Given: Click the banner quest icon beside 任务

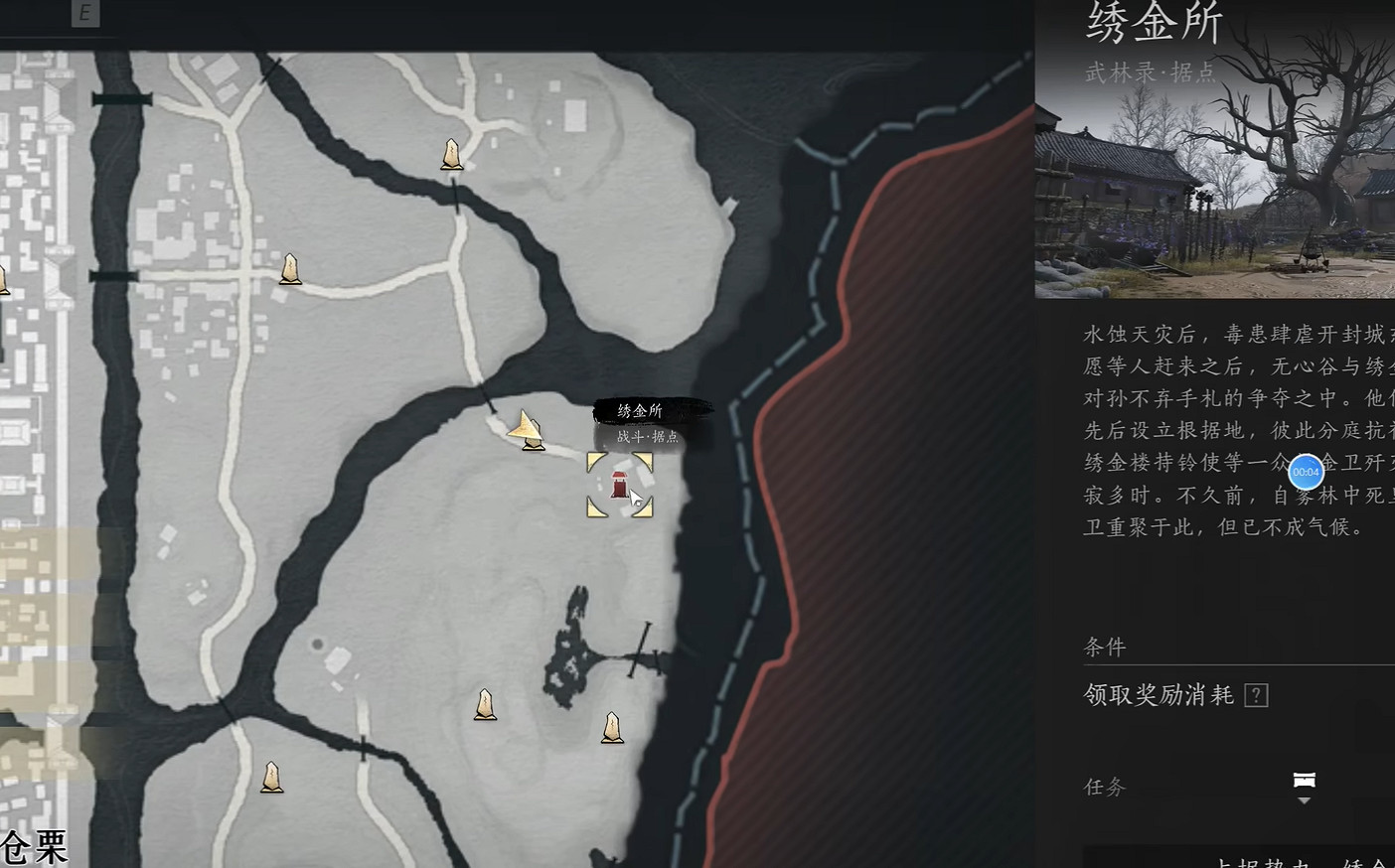Looking at the screenshot, I should coord(1305,782).
